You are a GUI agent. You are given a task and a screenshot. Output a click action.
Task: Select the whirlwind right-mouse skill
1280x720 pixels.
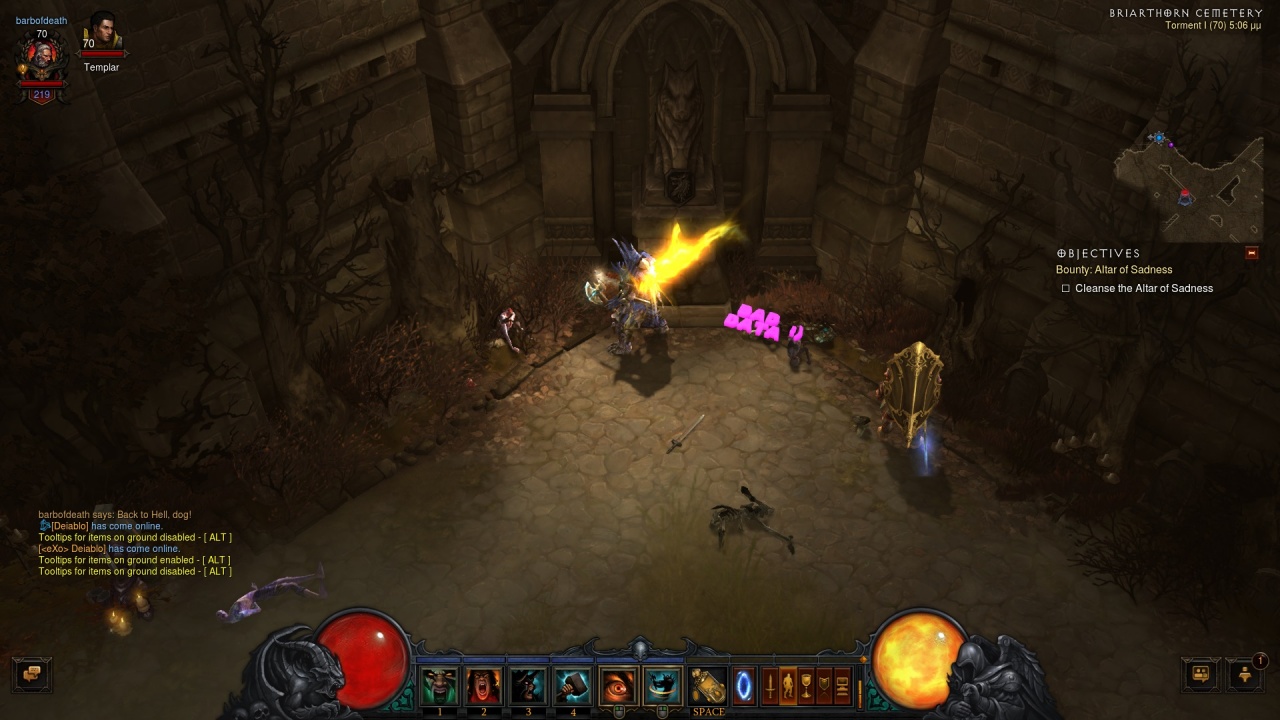coord(662,686)
